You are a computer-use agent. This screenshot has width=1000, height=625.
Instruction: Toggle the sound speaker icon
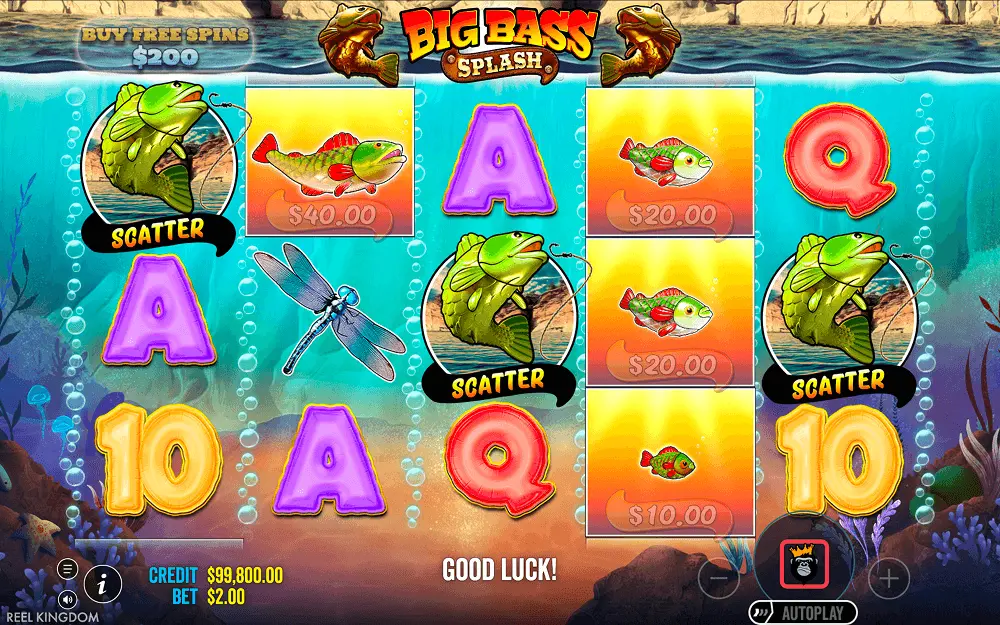coord(68,599)
